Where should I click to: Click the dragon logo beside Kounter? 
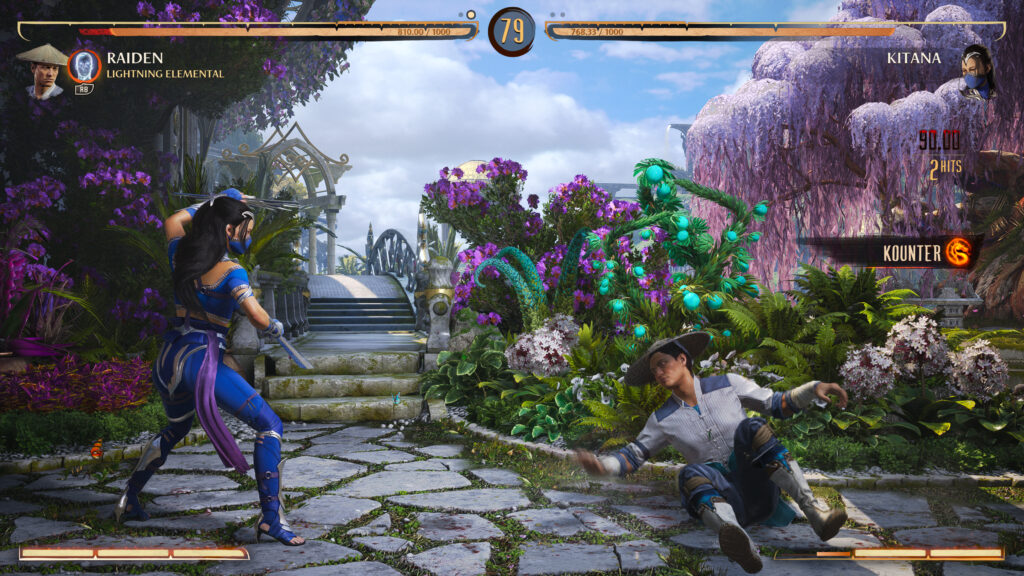pyautogui.click(x=958, y=252)
